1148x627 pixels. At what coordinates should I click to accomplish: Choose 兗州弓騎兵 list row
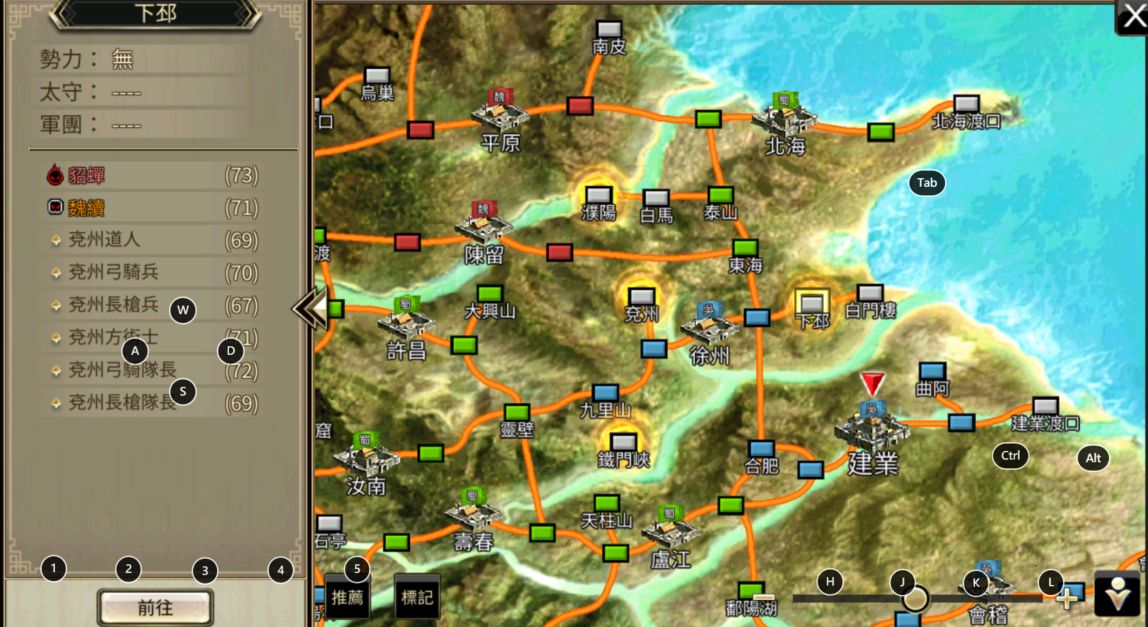(150, 272)
